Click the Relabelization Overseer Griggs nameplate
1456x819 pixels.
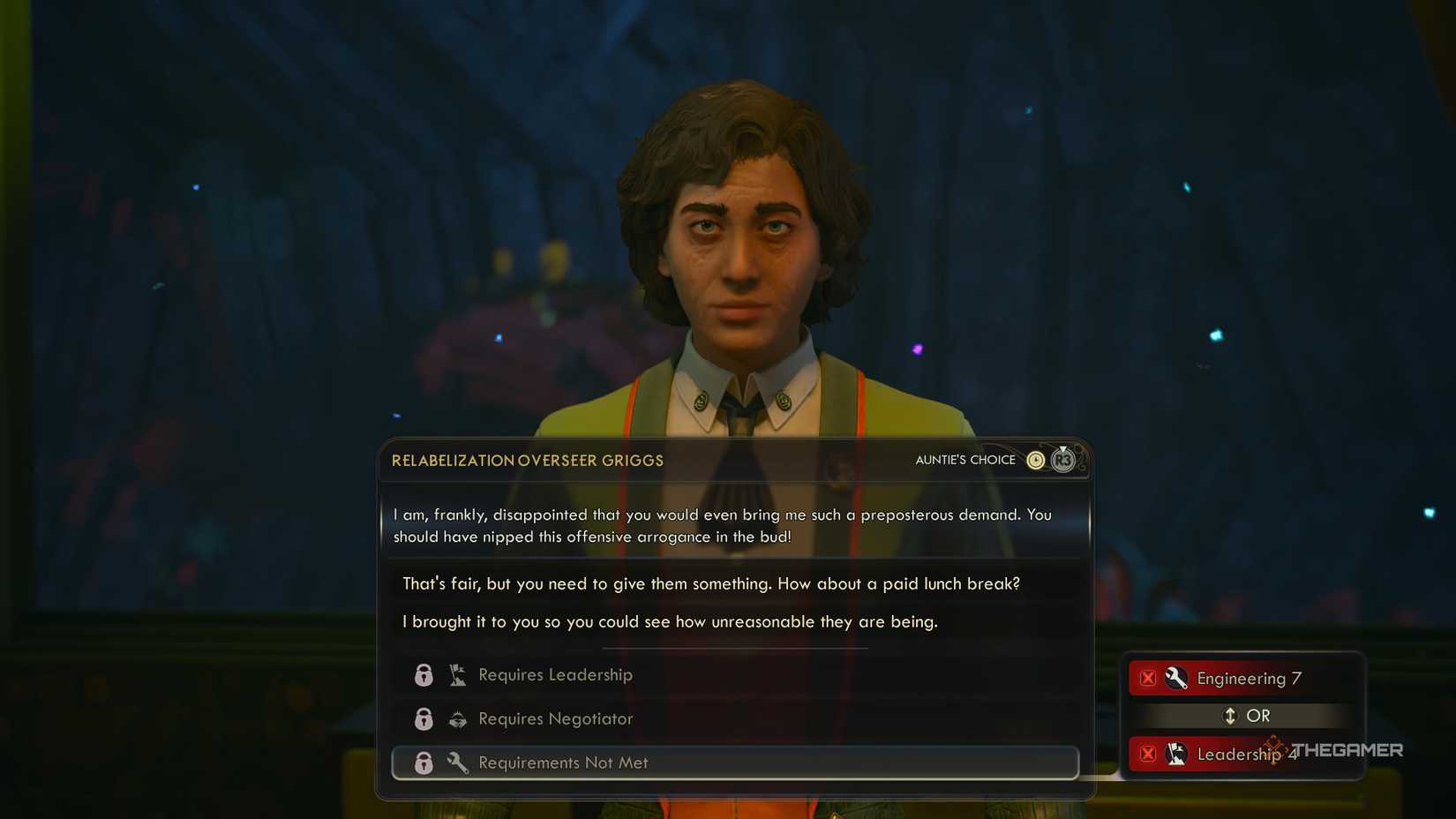pos(528,460)
